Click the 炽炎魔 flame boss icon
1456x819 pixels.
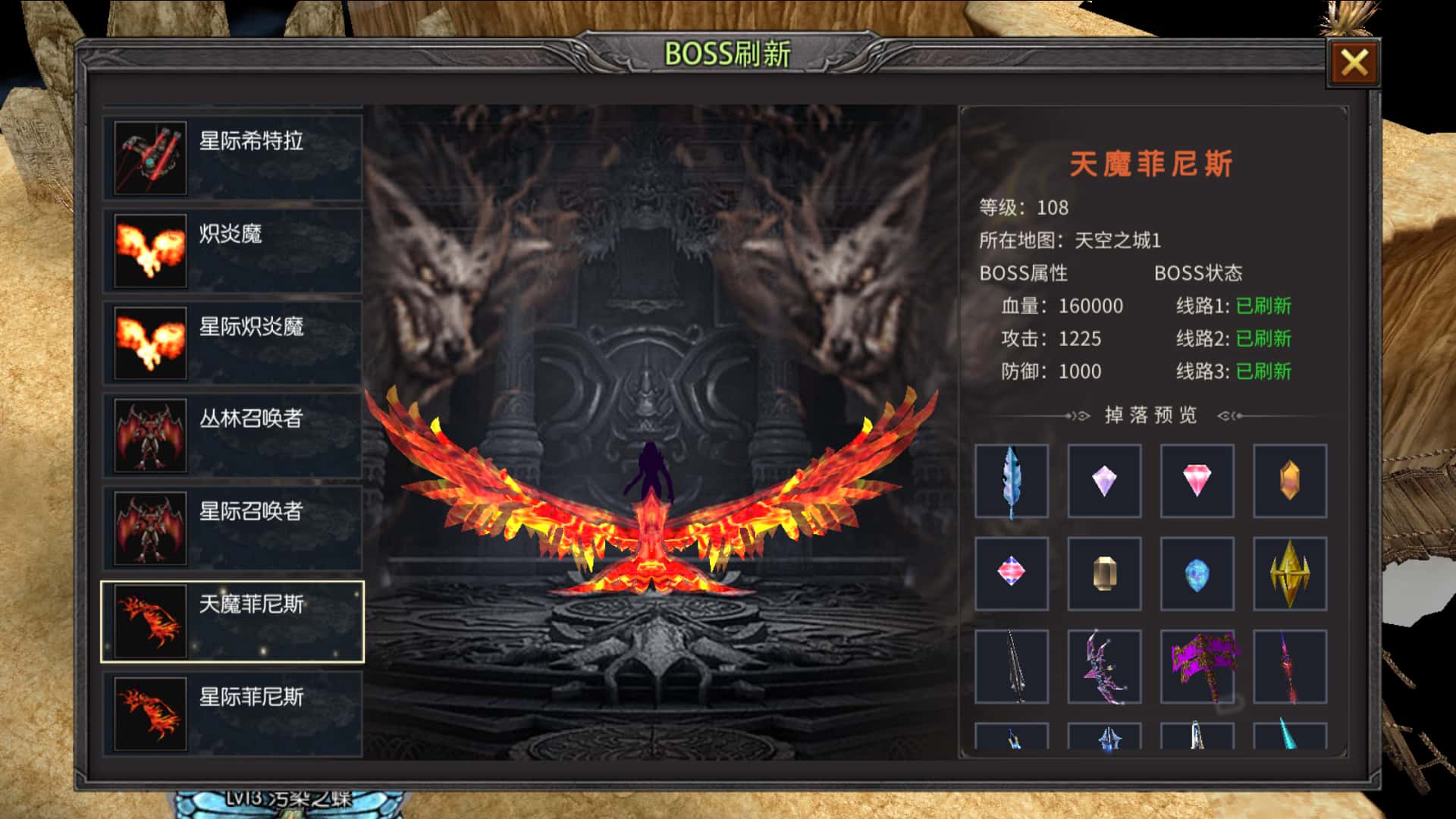(150, 250)
